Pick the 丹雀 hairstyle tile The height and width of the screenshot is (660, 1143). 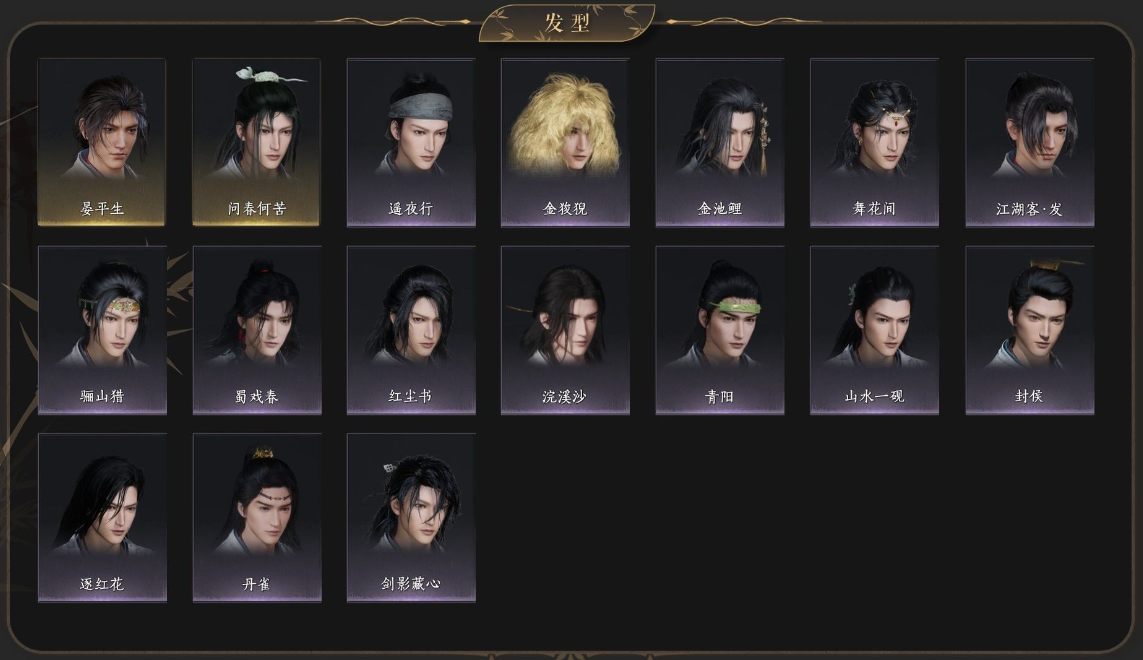click(x=256, y=517)
